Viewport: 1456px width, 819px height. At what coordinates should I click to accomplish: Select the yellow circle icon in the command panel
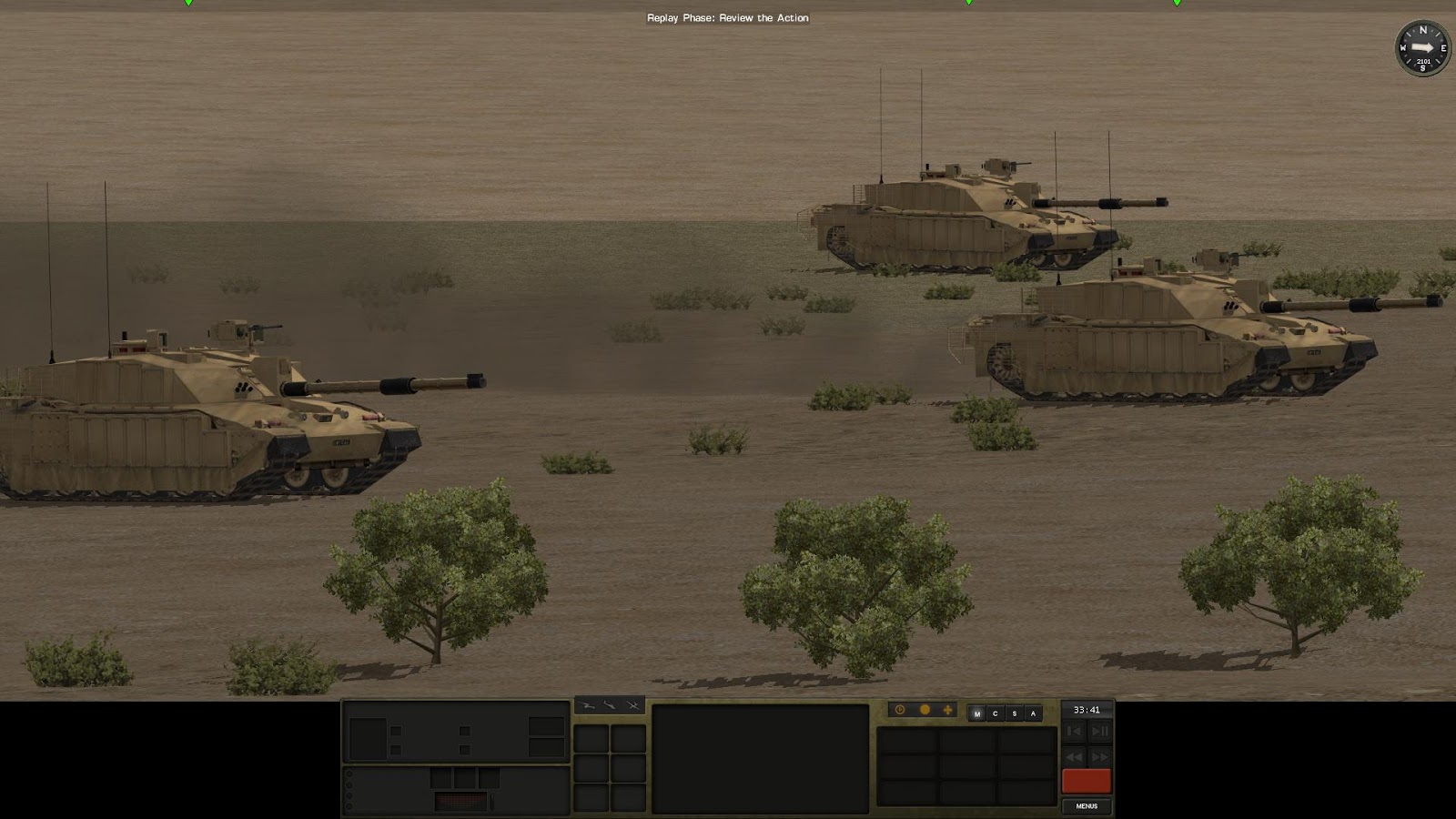[924, 710]
